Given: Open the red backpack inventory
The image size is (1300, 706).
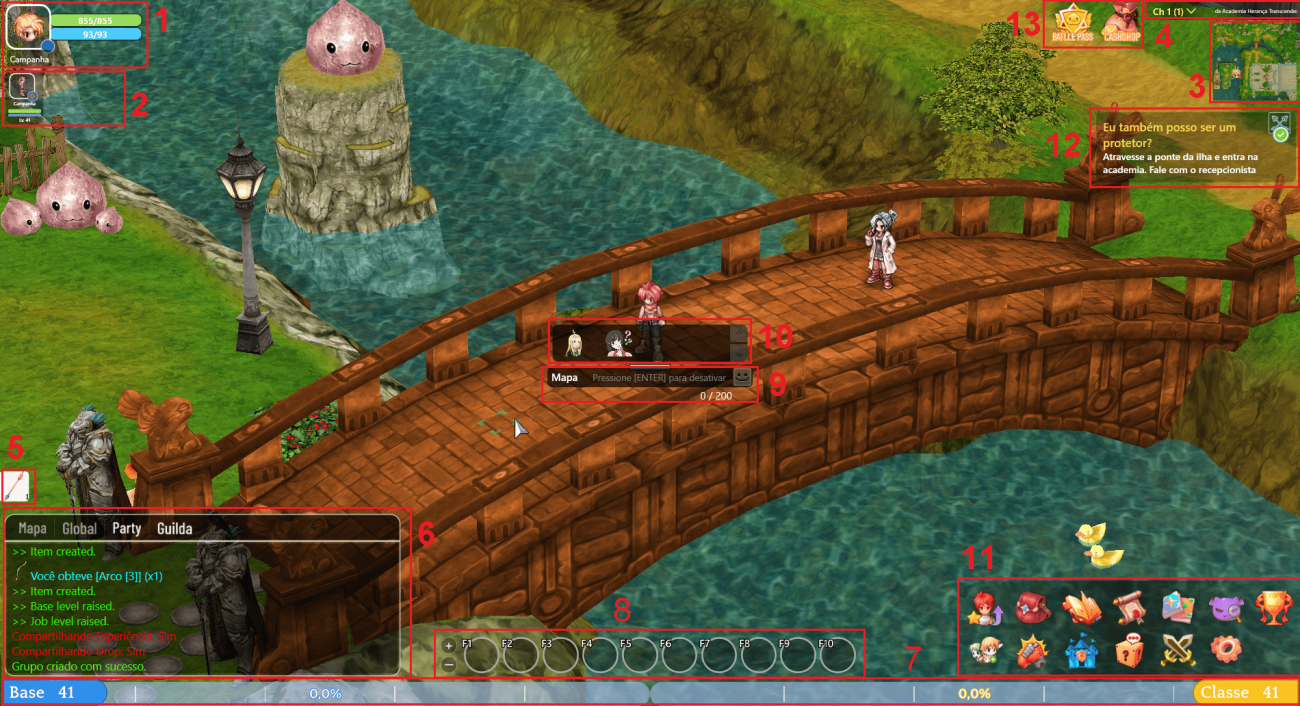Looking at the screenshot, I should click(x=1031, y=607).
